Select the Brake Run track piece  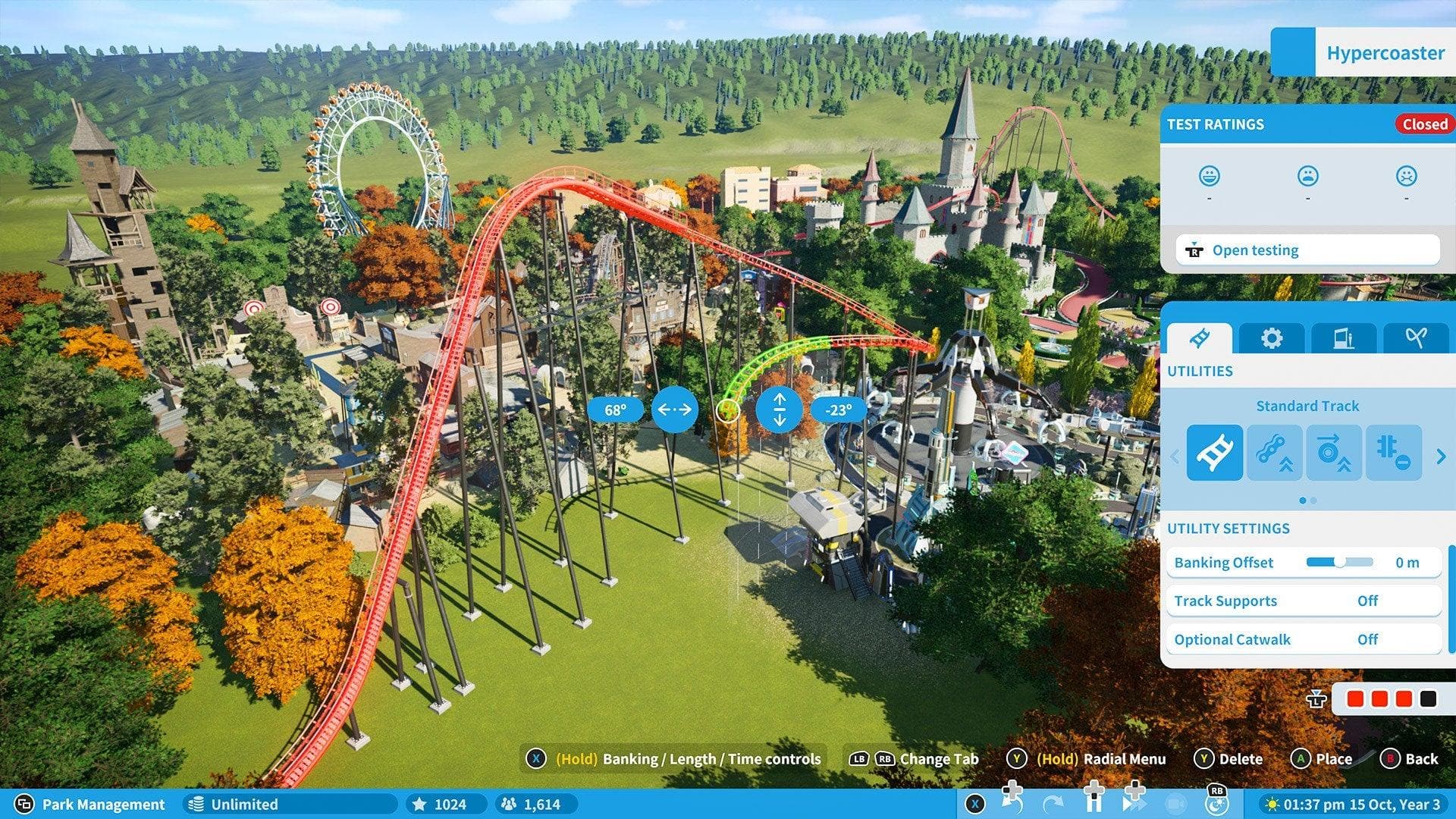[x=1392, y=453]
